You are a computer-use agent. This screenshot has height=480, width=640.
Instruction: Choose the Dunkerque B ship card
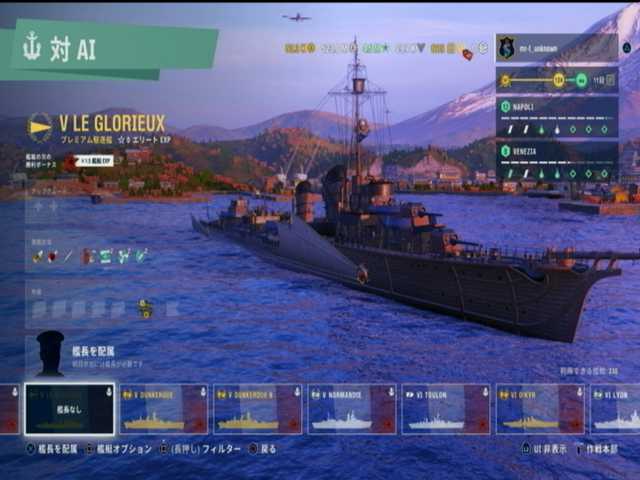257,409
